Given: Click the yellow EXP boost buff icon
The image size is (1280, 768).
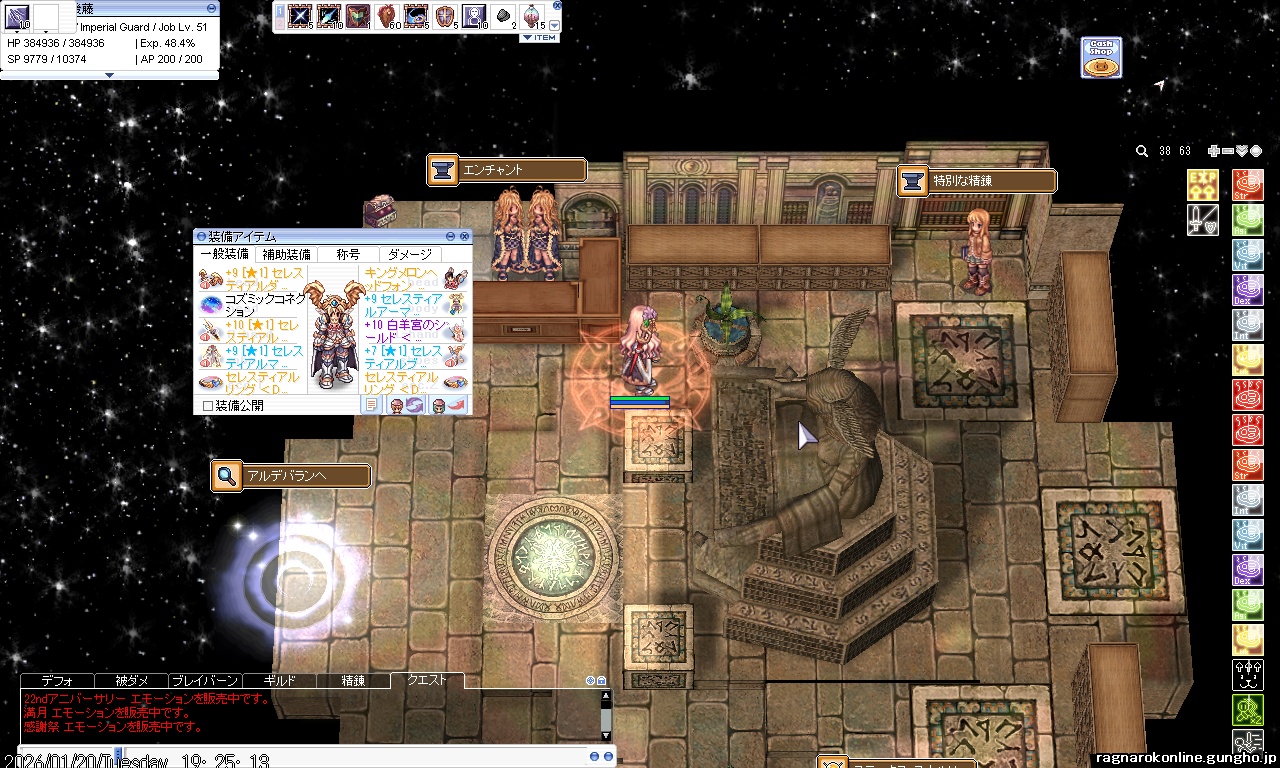Looking at the screenshot, I should tap(1203, 185).
